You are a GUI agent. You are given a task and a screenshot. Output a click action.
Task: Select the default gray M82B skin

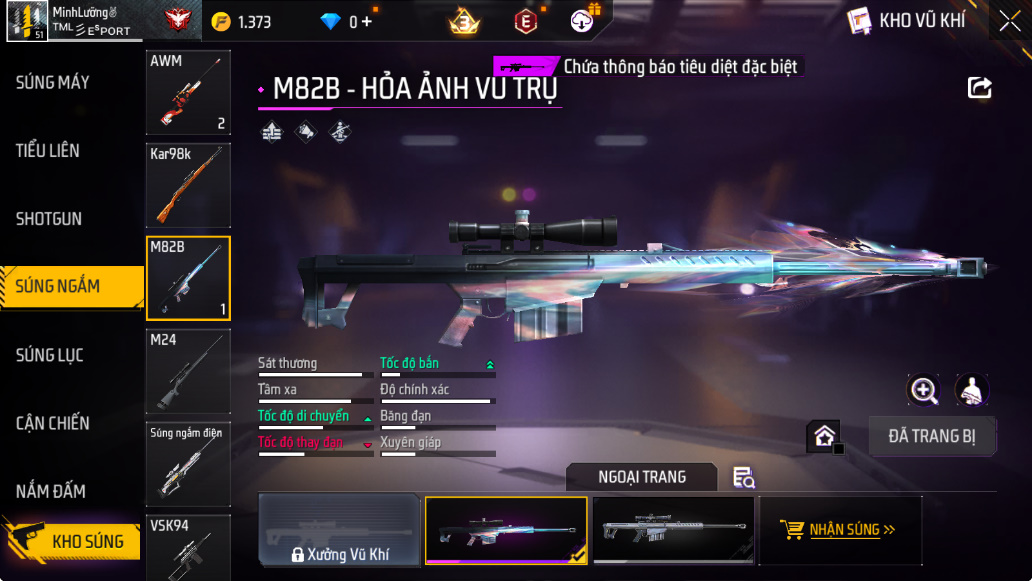pos(671,530)
